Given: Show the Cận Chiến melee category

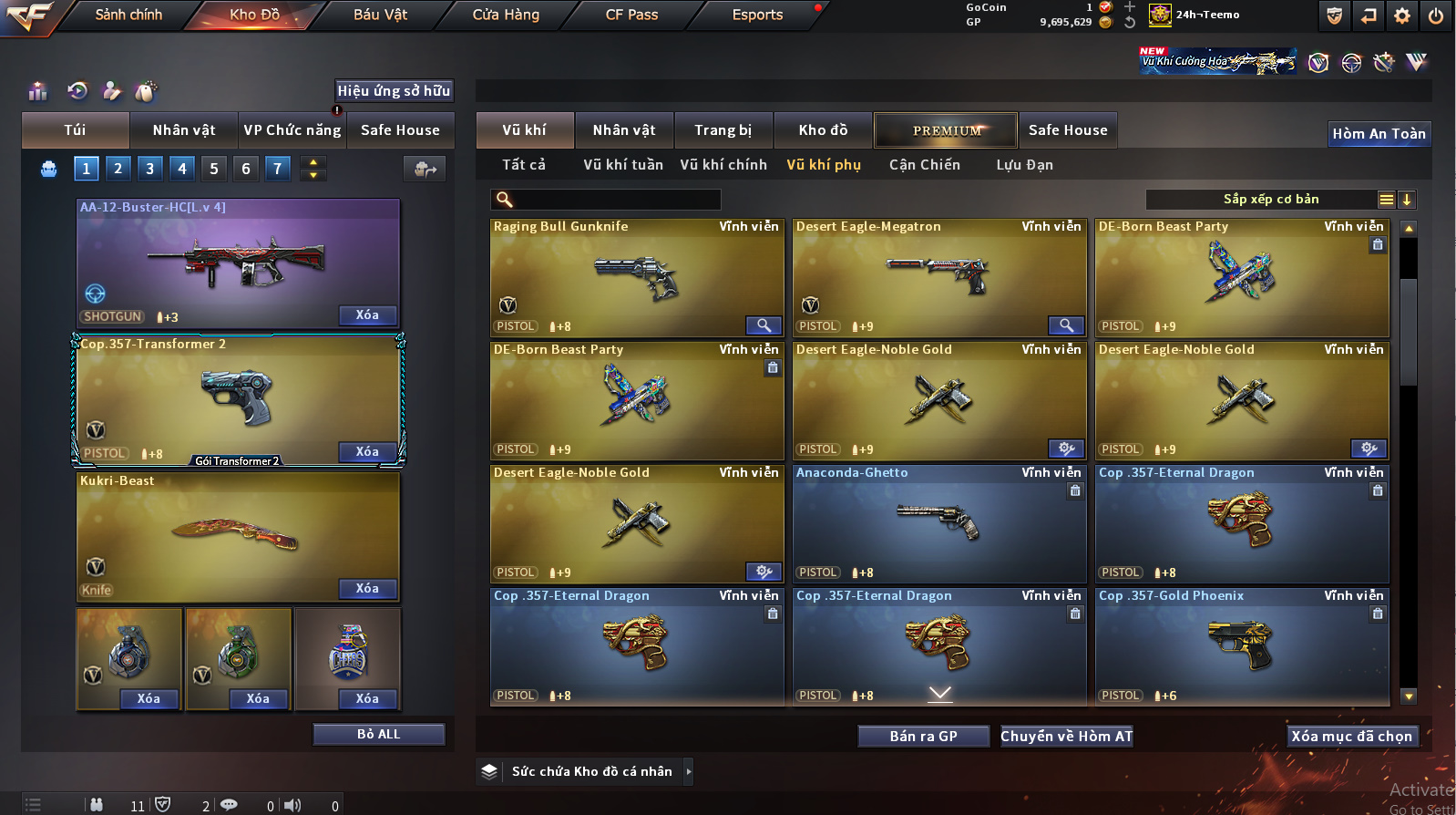Looking at the screenshot, I should click(x=924, y=165).
